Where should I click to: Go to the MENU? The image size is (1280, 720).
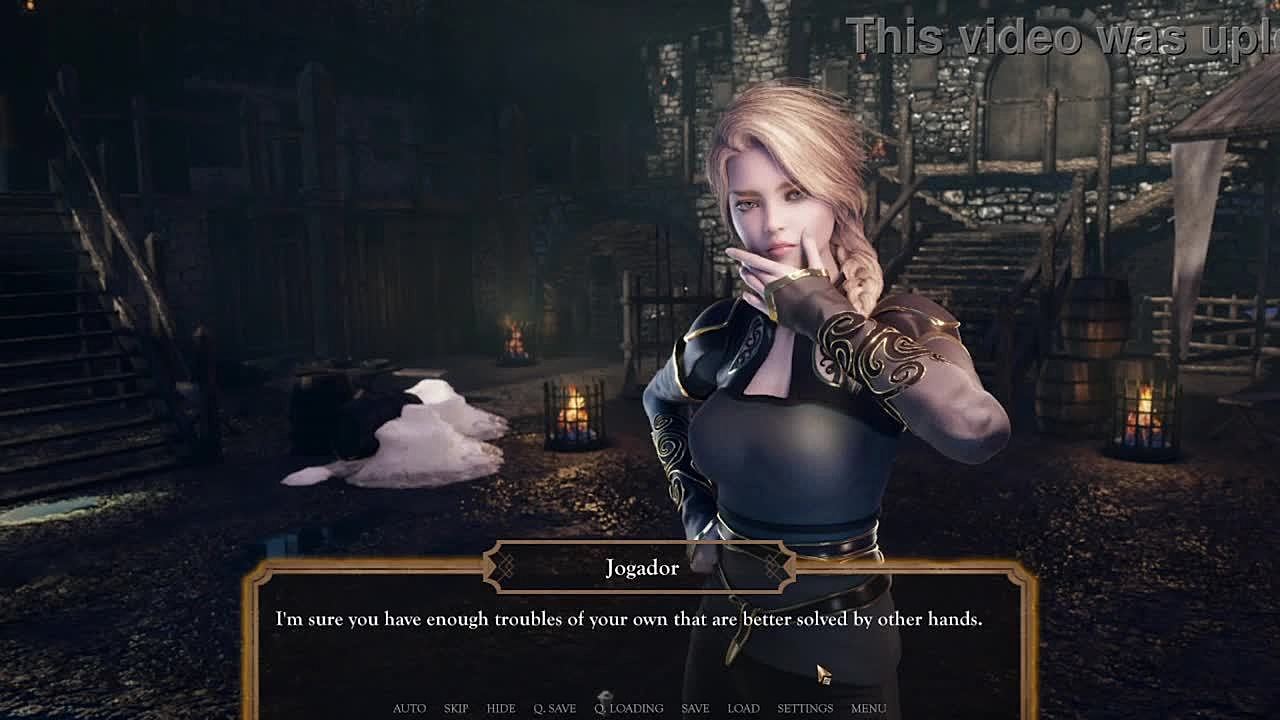pos(868,708)
